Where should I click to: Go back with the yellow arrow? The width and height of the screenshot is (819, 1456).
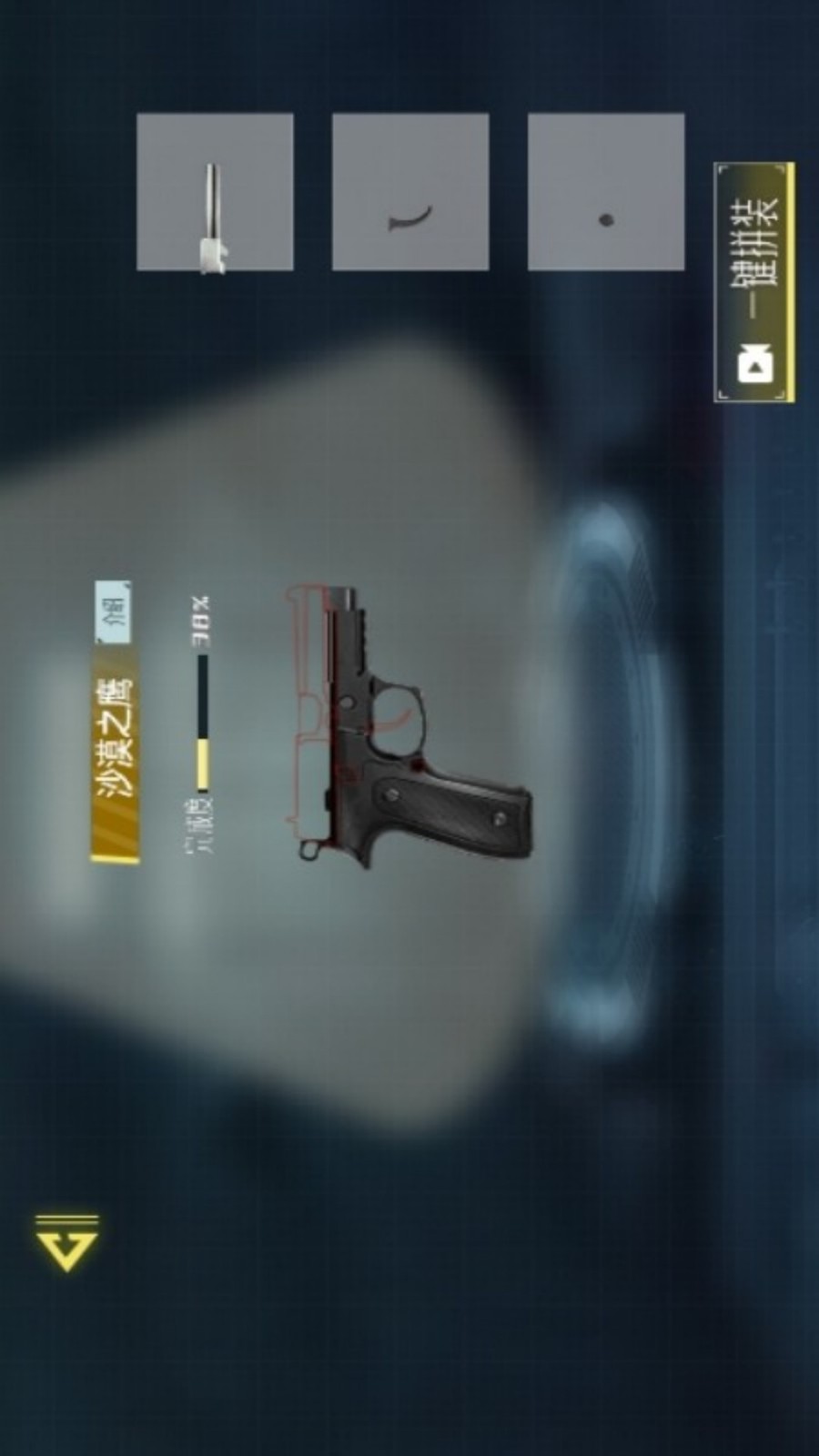tap(67, 1242)
